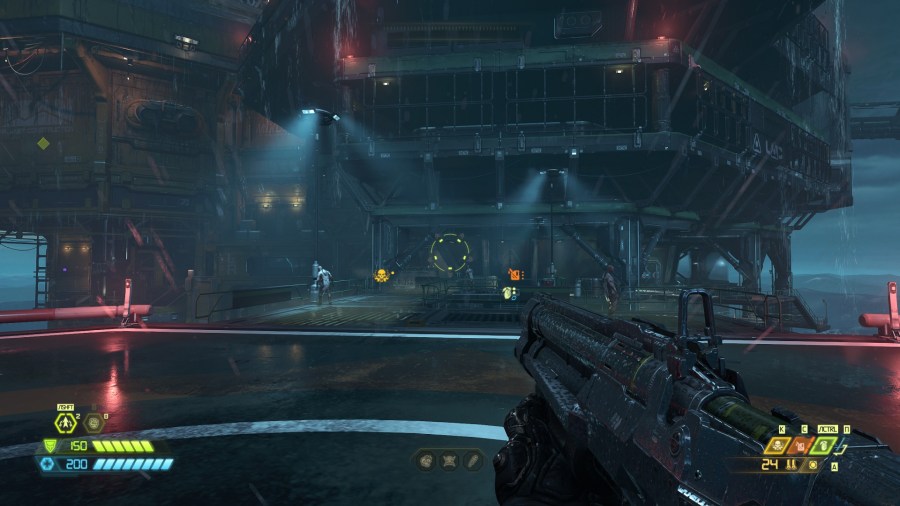Click the dim hexagon icon beside the dash icon
Viewport: 900px width, 506px height.
[95, 423]
